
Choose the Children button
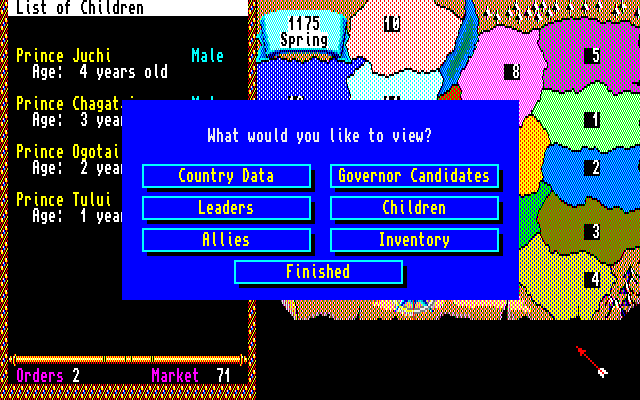tap(414, 208)
